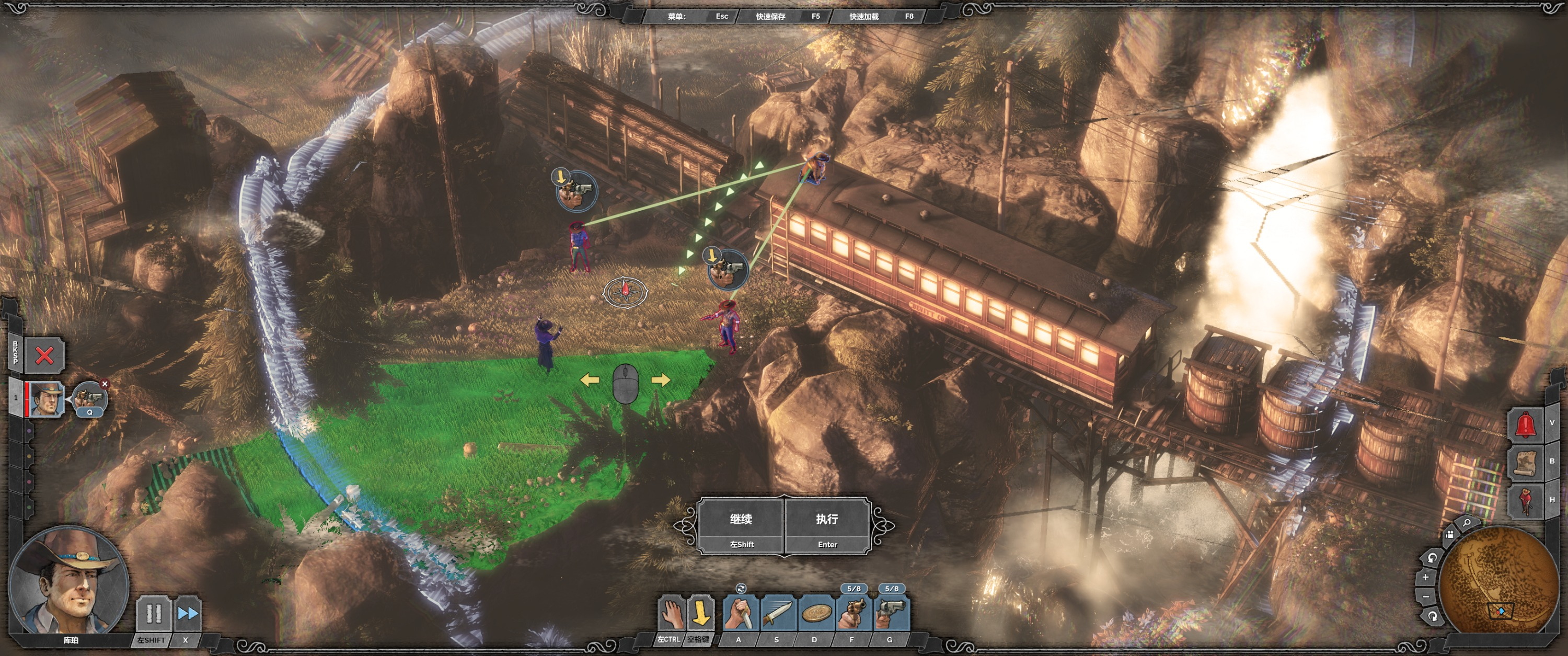Select the silver revolver ability
The width and height of the screenshot is (1568, 656).
click(891, 614)
